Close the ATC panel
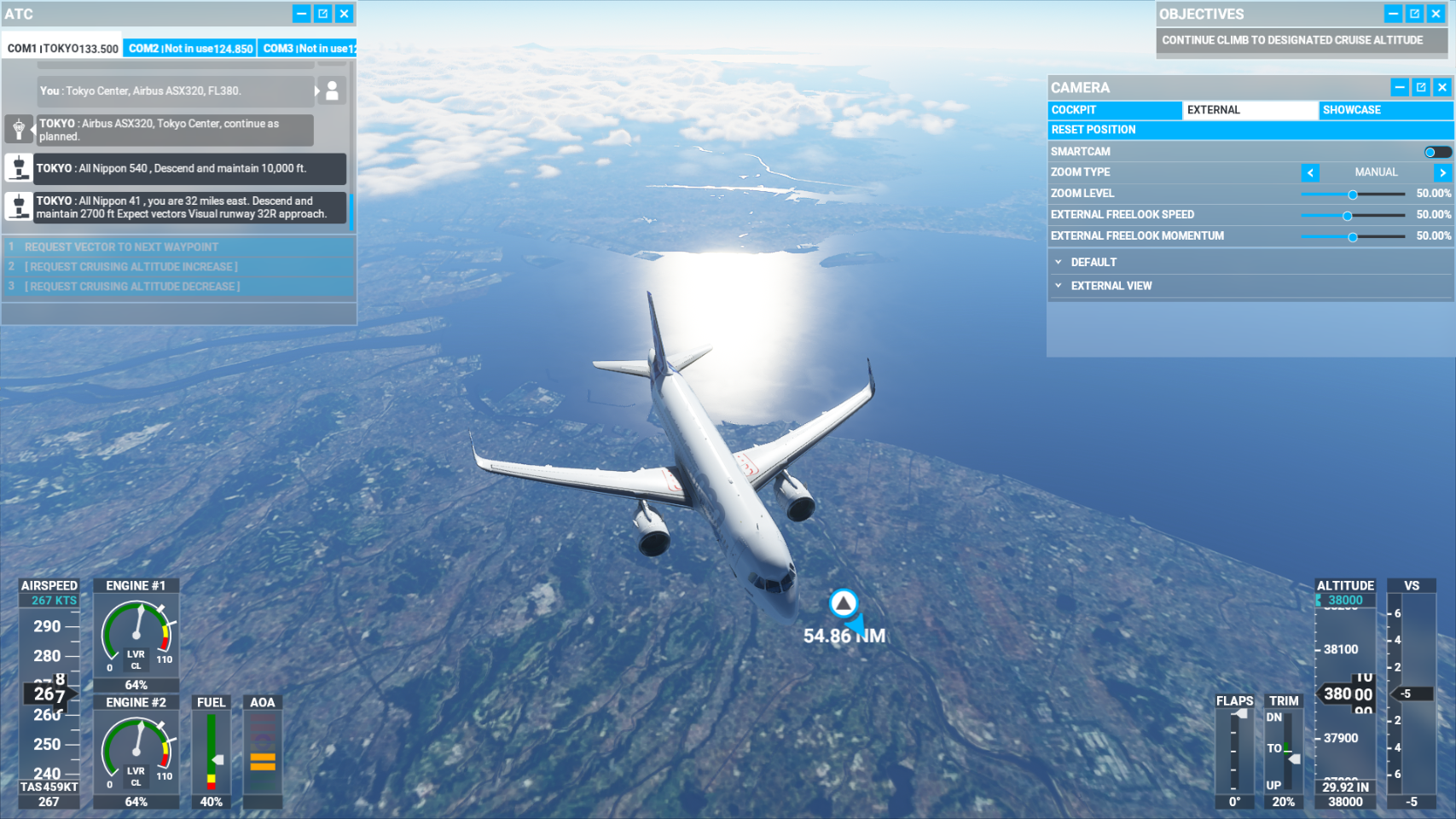The height and width of the screenshot is (819, 1456). coord(344,14)
